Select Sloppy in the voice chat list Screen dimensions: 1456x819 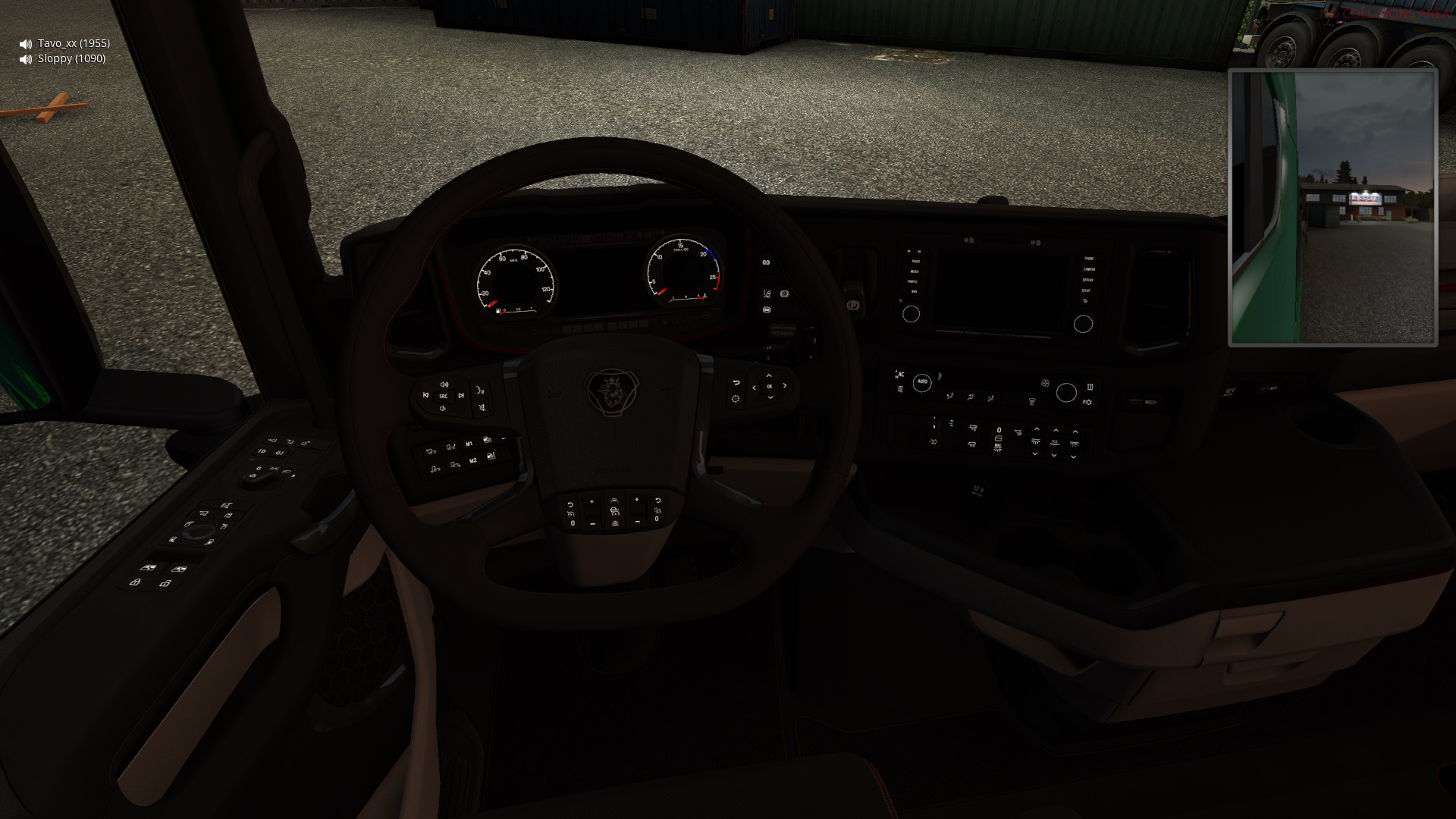tap(71, 58)
